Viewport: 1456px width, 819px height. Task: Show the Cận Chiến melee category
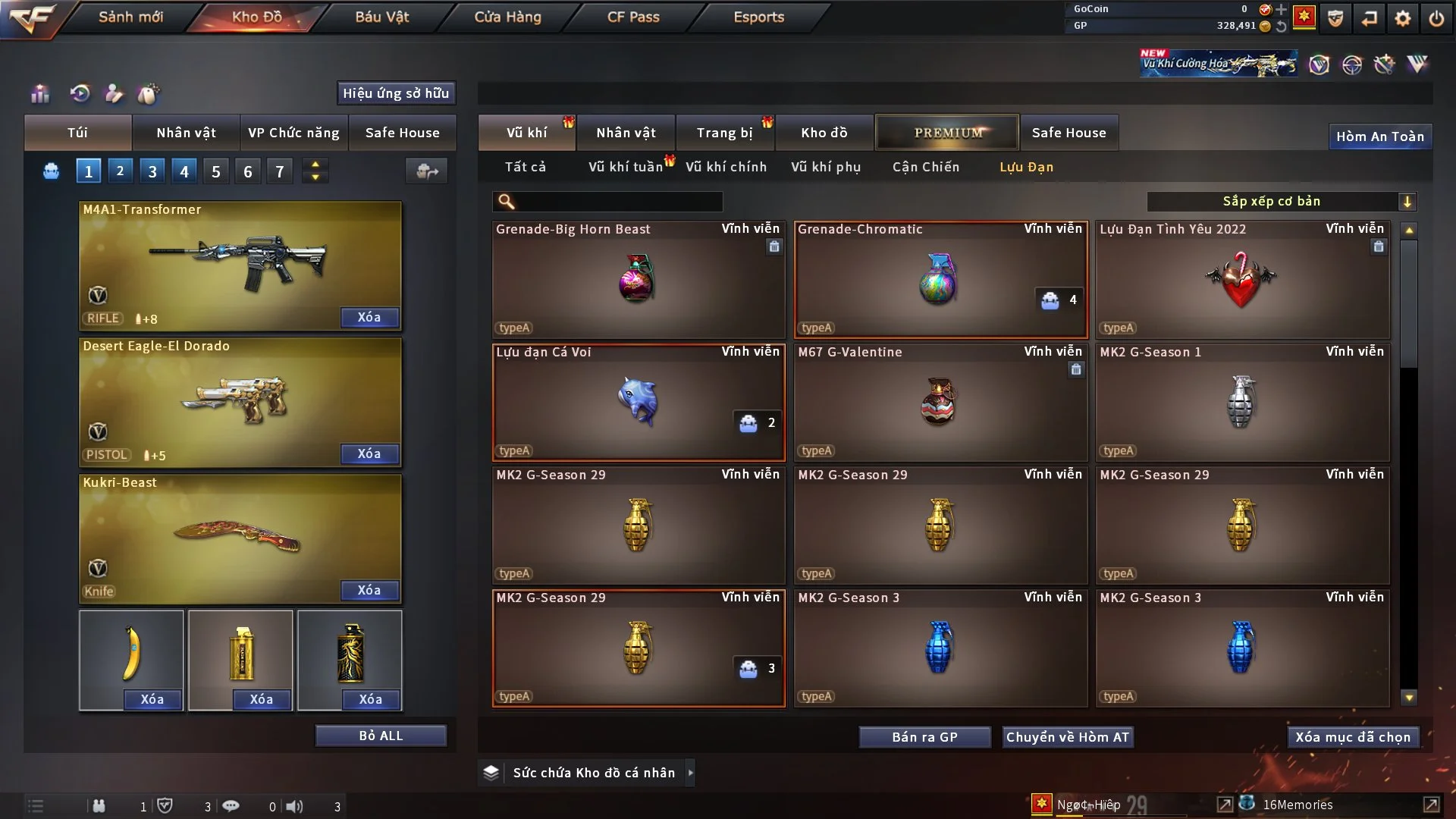(925, 167)
